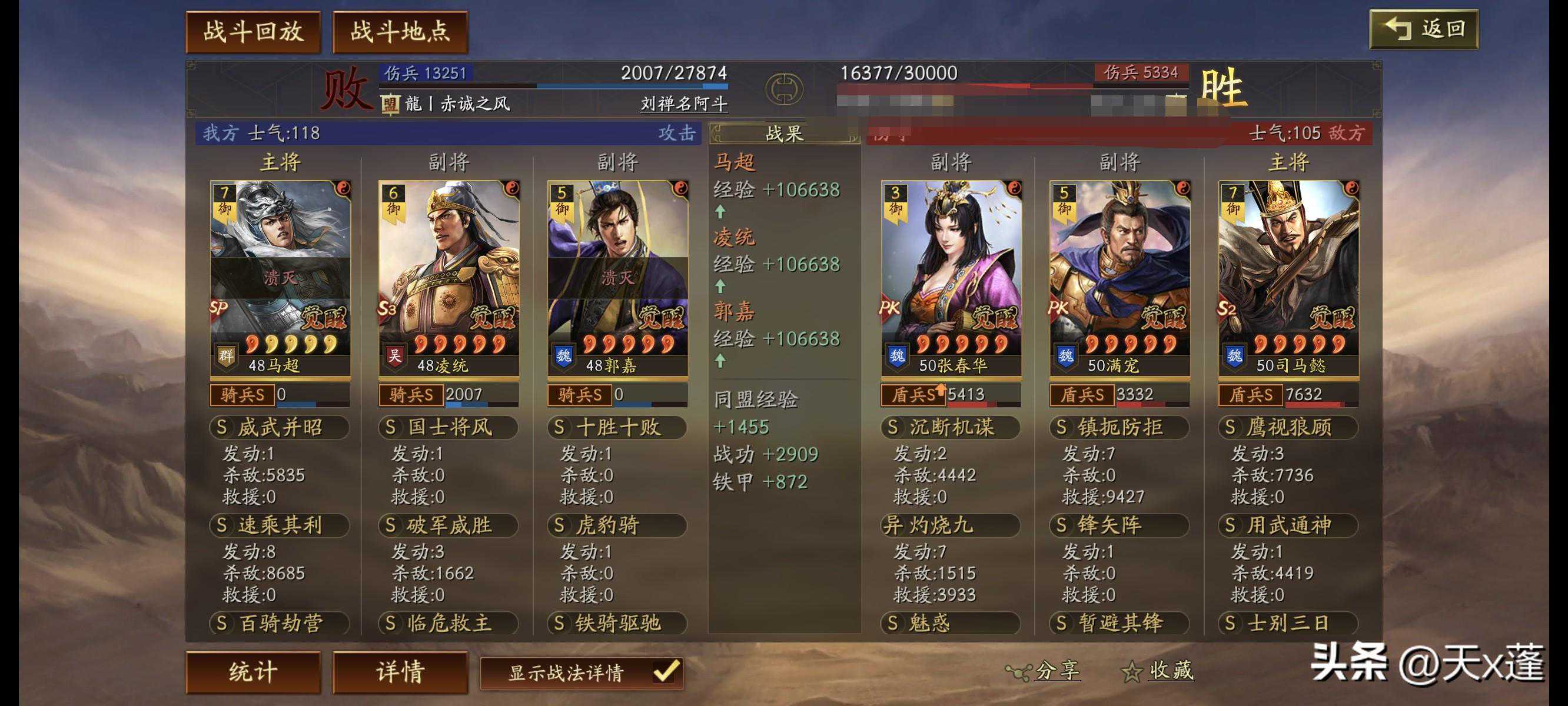This screenshot has width=1568, height=706.
Task: Select the 郭嘉 general card
Action: click(x=617, y=277)
